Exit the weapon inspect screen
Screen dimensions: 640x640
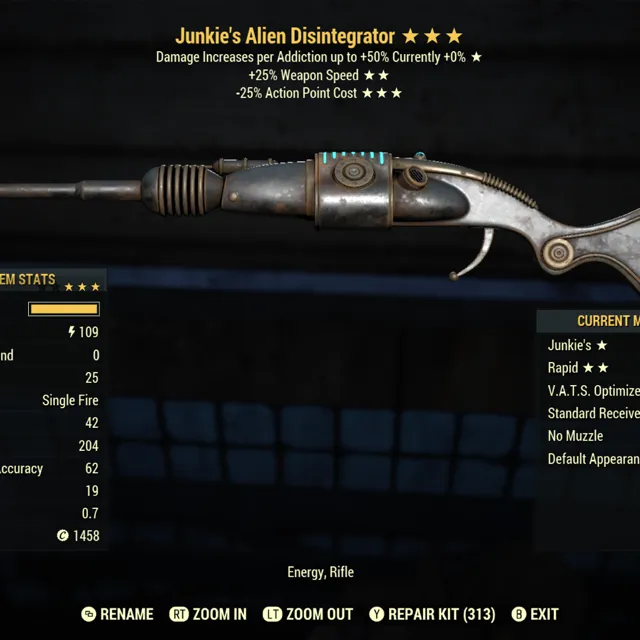[x=535, y=614]
